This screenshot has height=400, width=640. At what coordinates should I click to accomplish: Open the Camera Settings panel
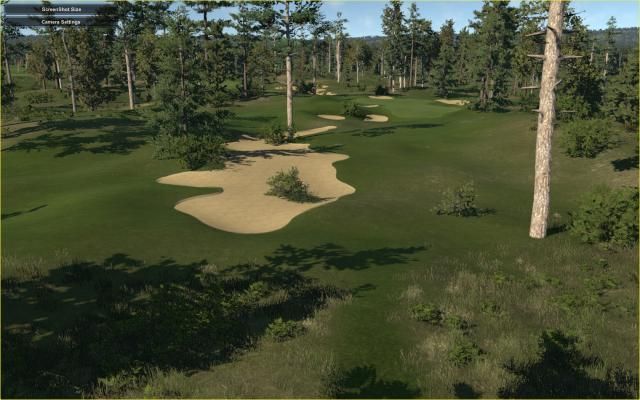pos(62,20)
